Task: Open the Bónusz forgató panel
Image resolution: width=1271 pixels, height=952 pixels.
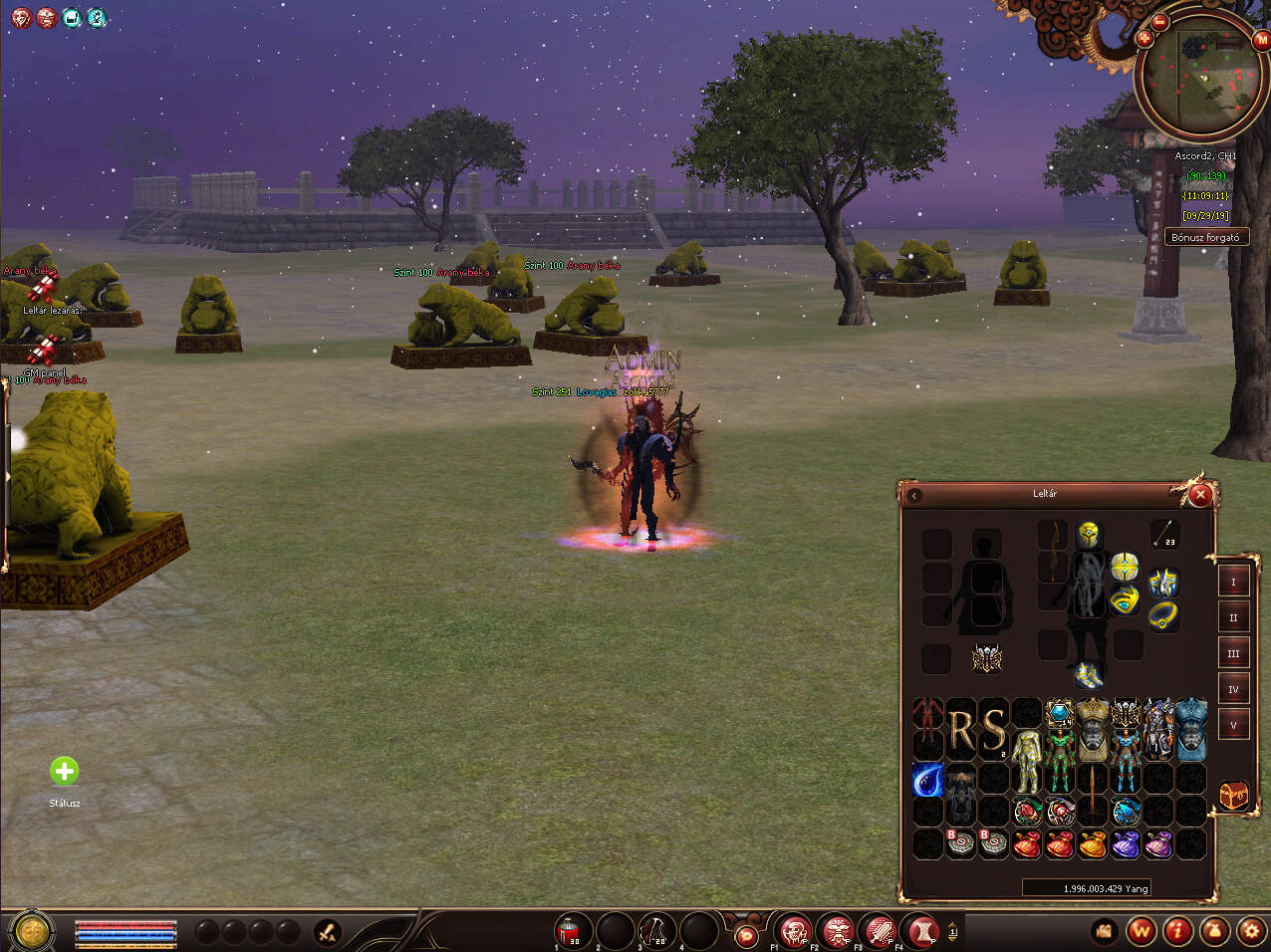Action: point(1205,238)
